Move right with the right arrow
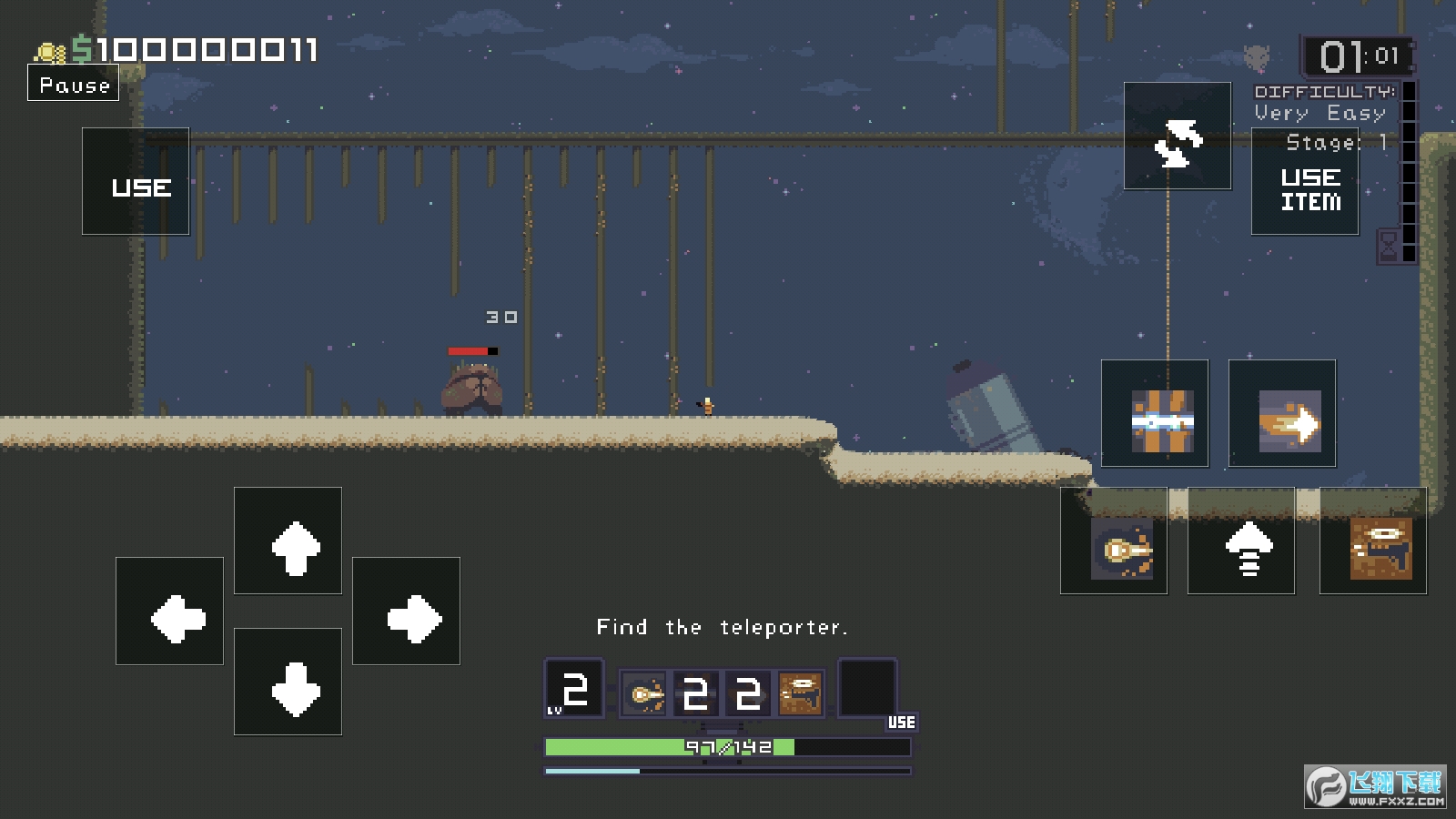The height and width of the screenshot is (819, 1456). [x=406, y=612]
